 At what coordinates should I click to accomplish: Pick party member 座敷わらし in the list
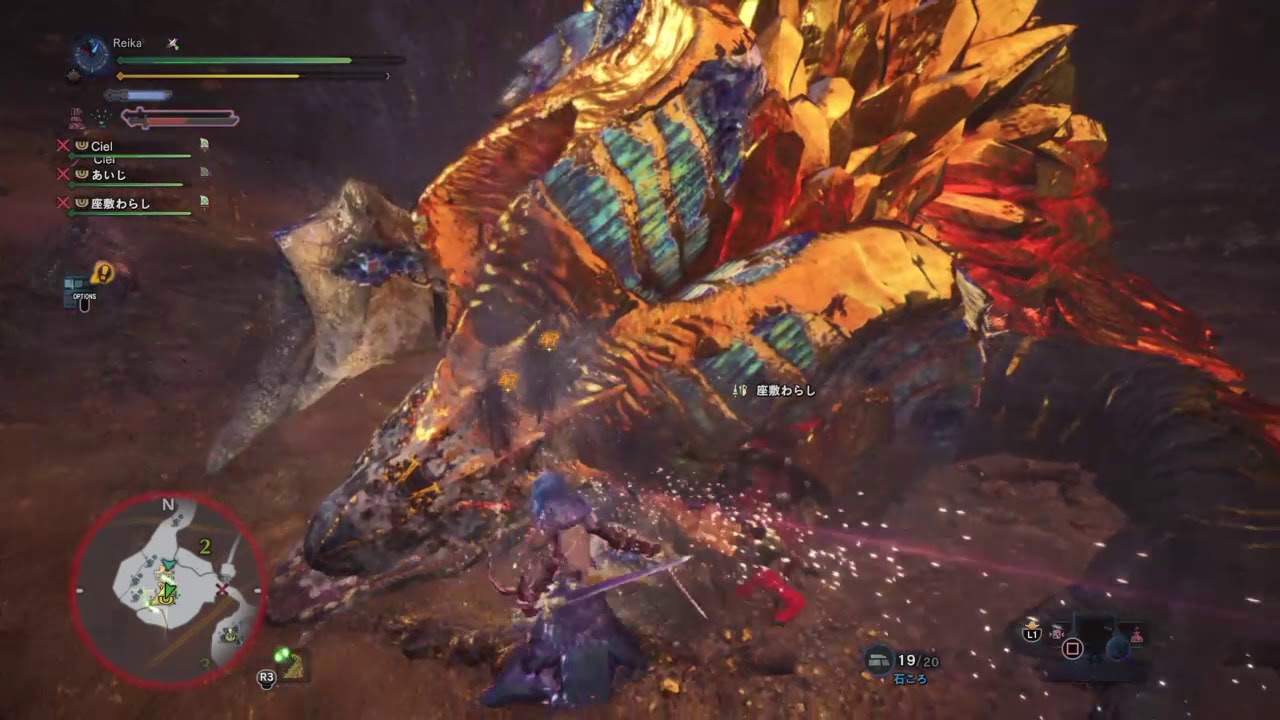(120, 203)
